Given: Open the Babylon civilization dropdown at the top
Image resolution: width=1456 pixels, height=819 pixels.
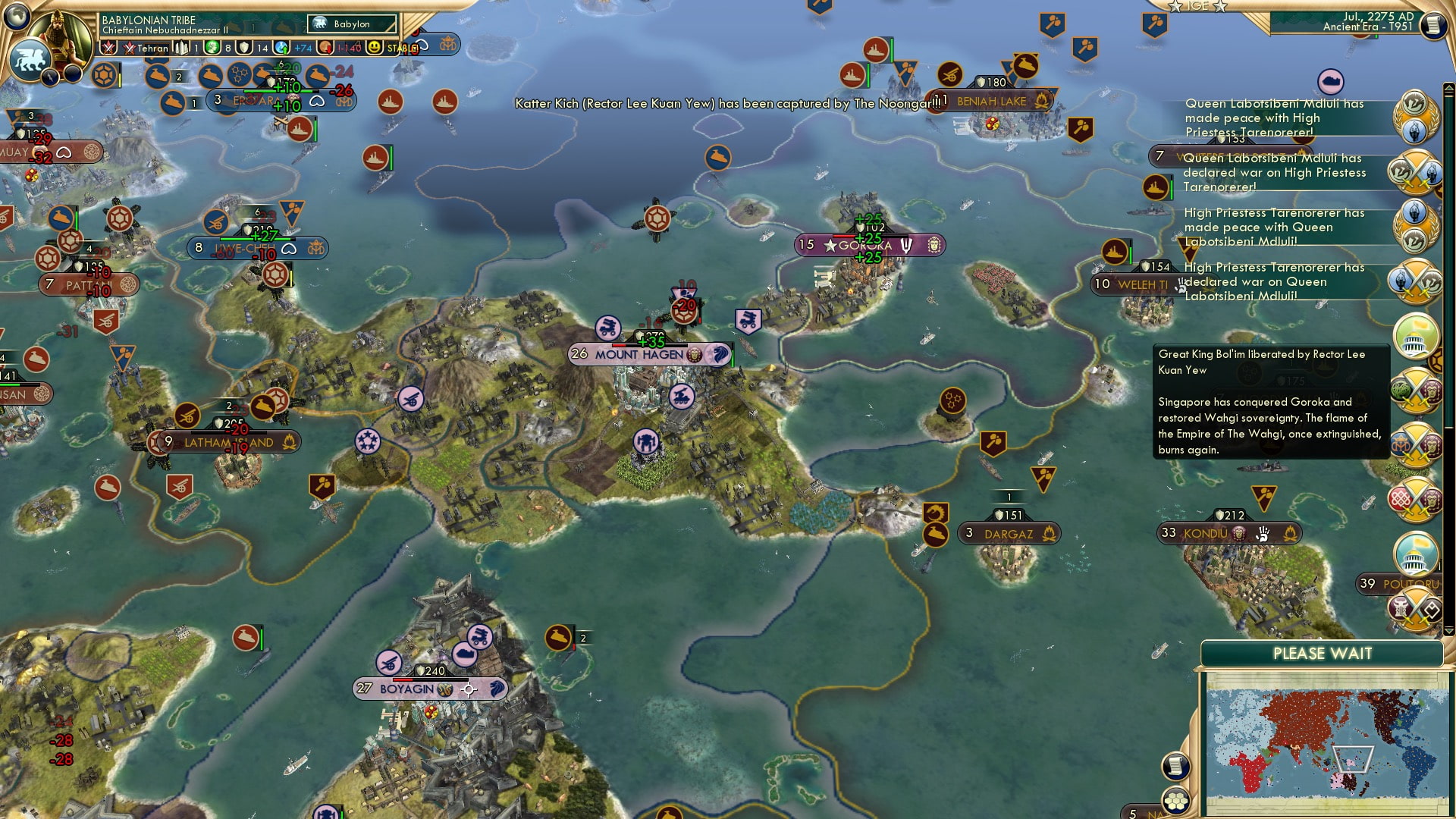Looking at the screenshot, I should (351, 24).
